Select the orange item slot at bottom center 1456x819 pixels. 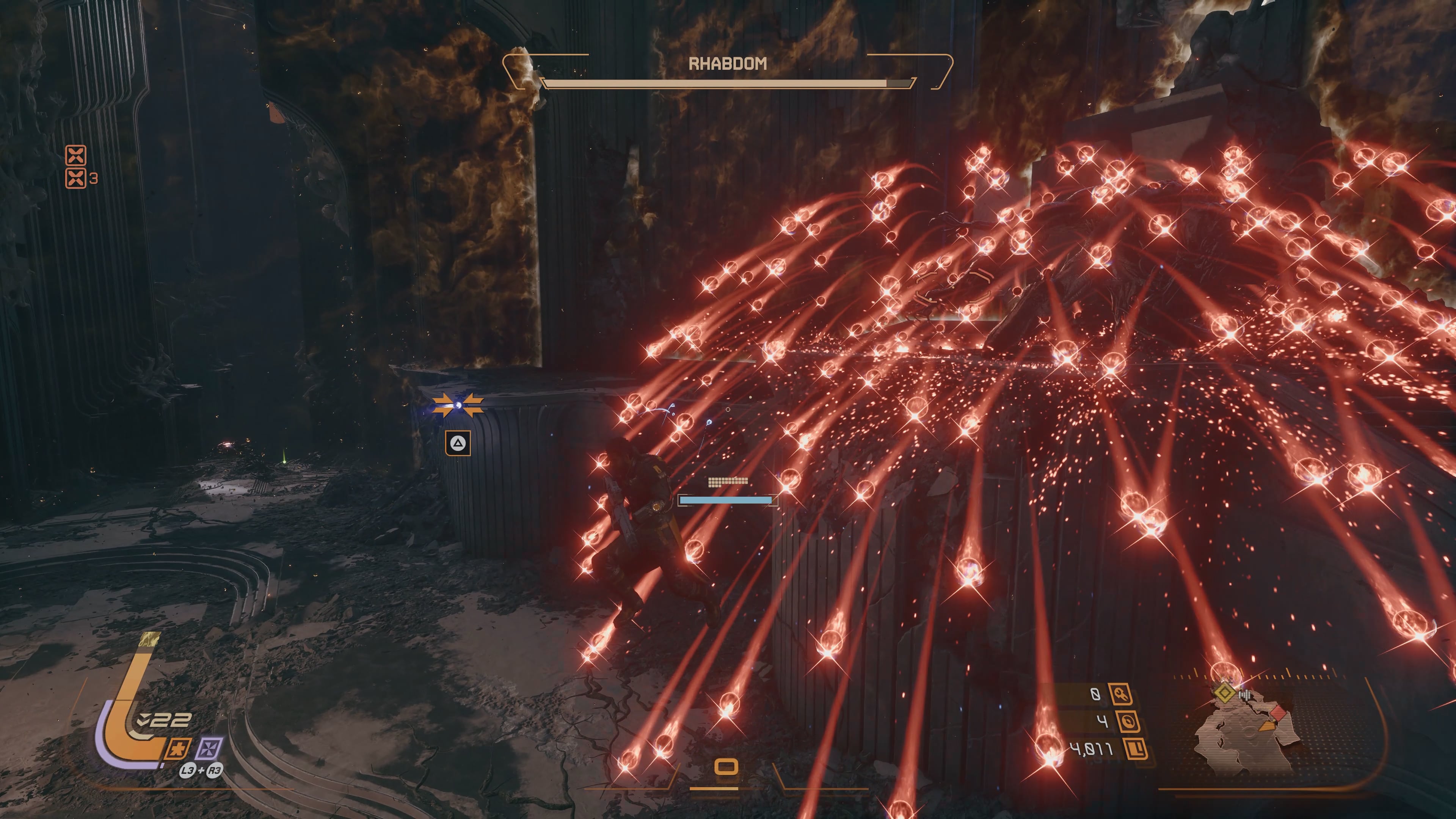coord(726,767)
